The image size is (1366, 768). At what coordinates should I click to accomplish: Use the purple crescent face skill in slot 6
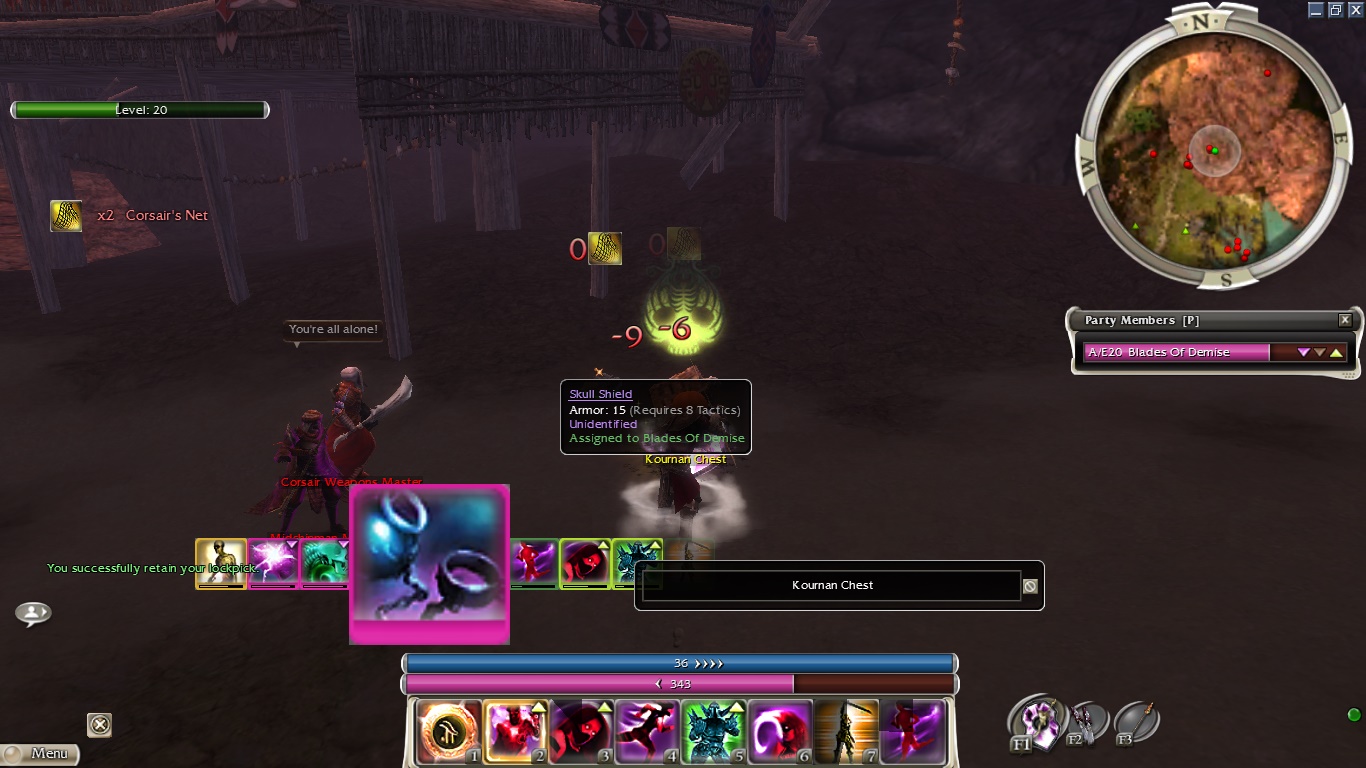tap(779, 731)
